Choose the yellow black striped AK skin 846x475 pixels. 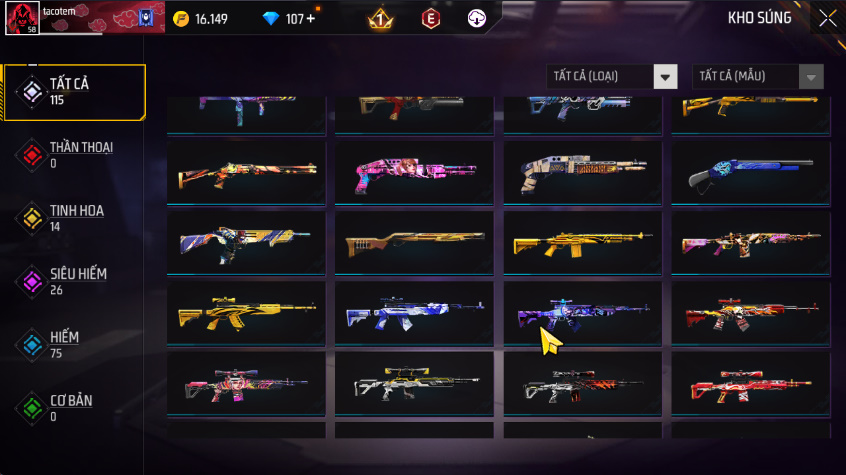click(x=245, y=314)
